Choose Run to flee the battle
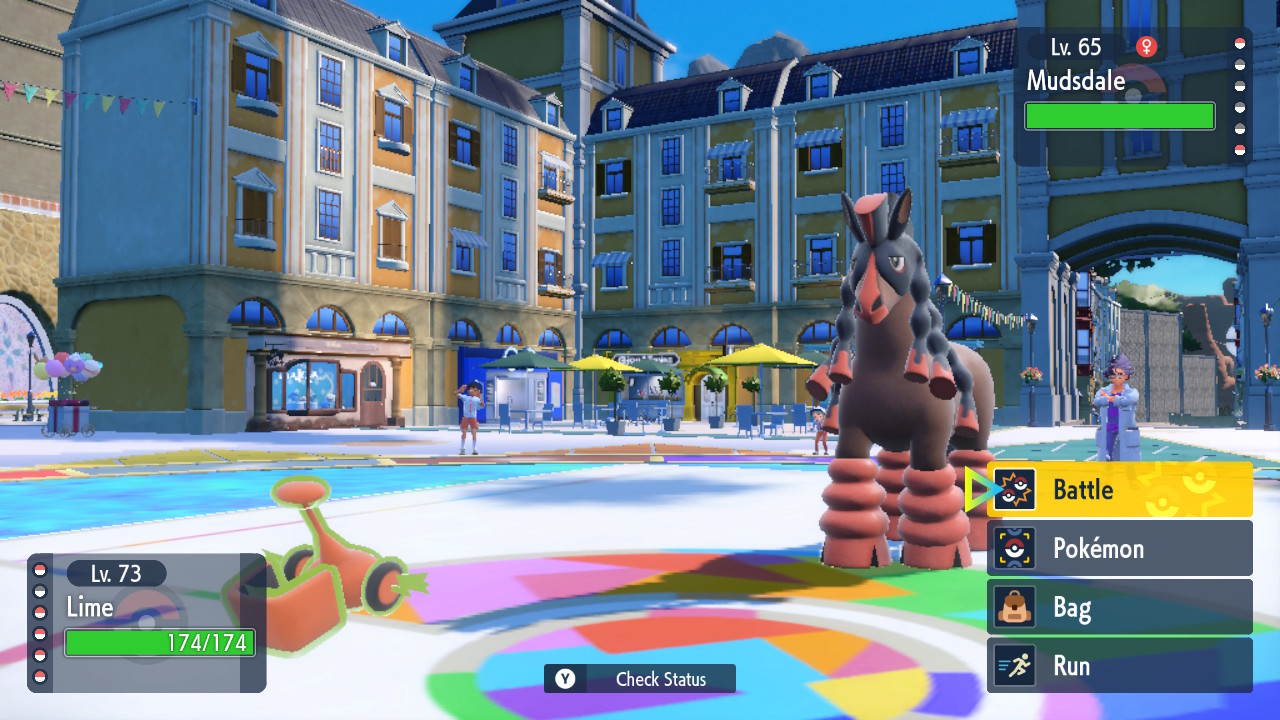 tap(1119, 666)
